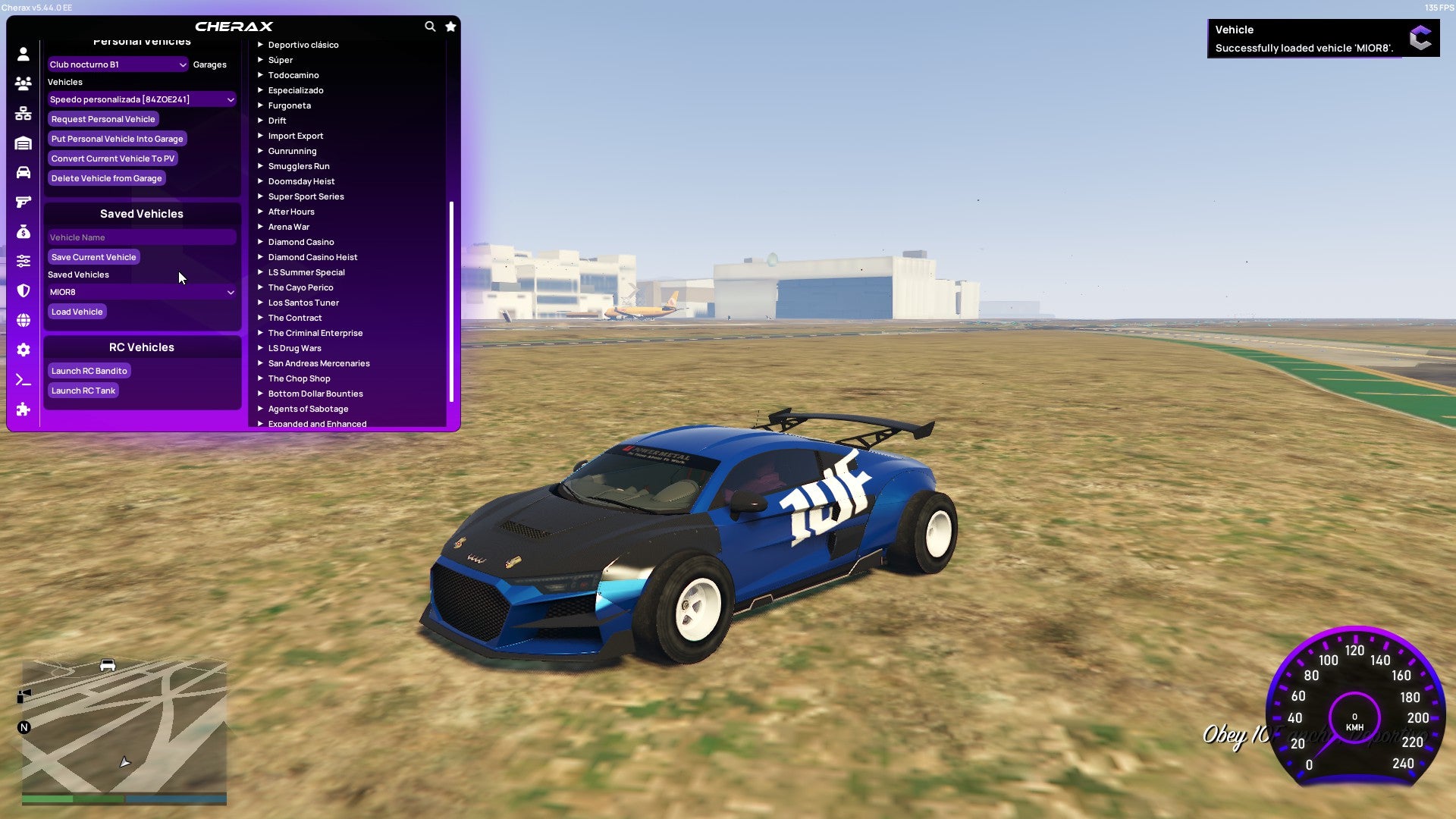Click Save Current Vehicle
Image resolution: width=1456 pixels, height=819 pixels.
point(93,257)
